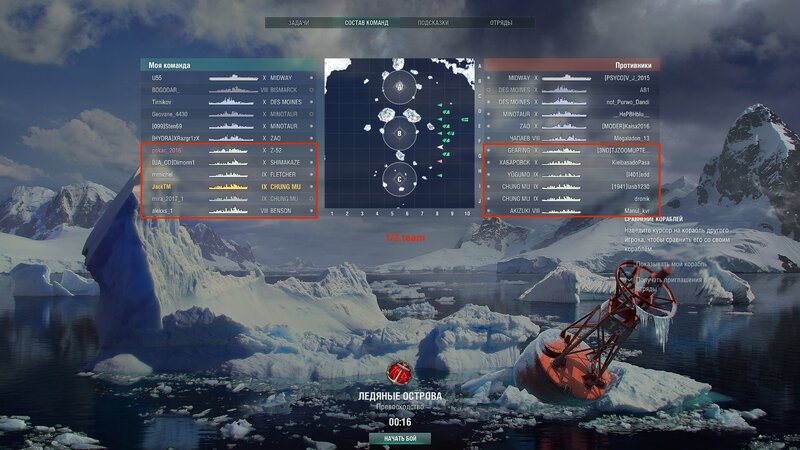
Task: Pick Timikov's Des Moines row
Action: pos(228,102)
